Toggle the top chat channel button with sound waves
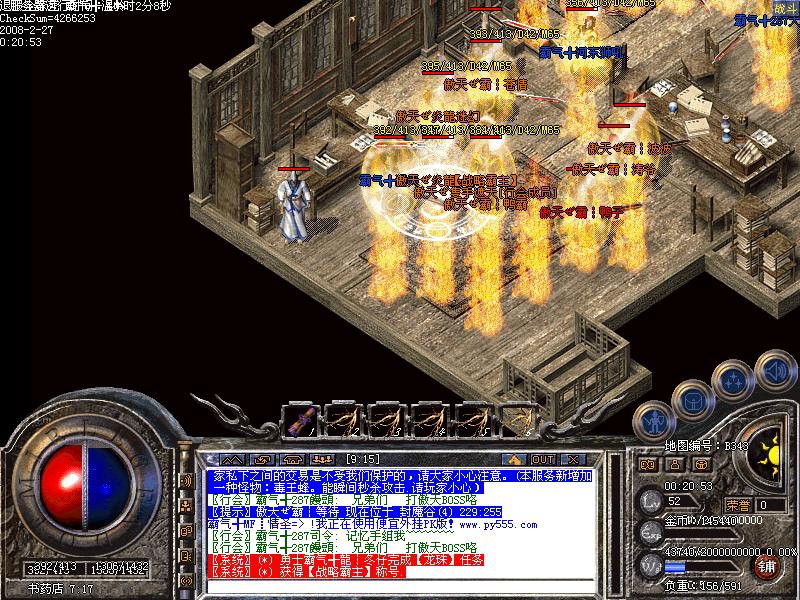Viewport: 800px width, 600px height. point(185,481)
